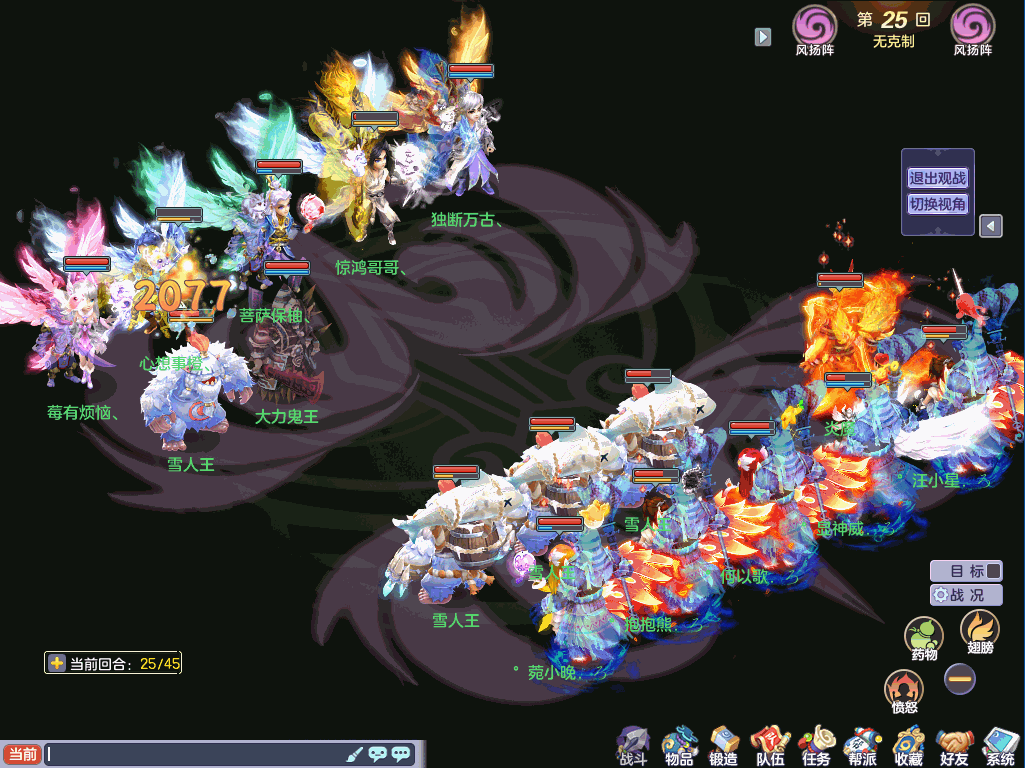
Task: Expand the top panel with the right arrow
Action: pos(763,37)
